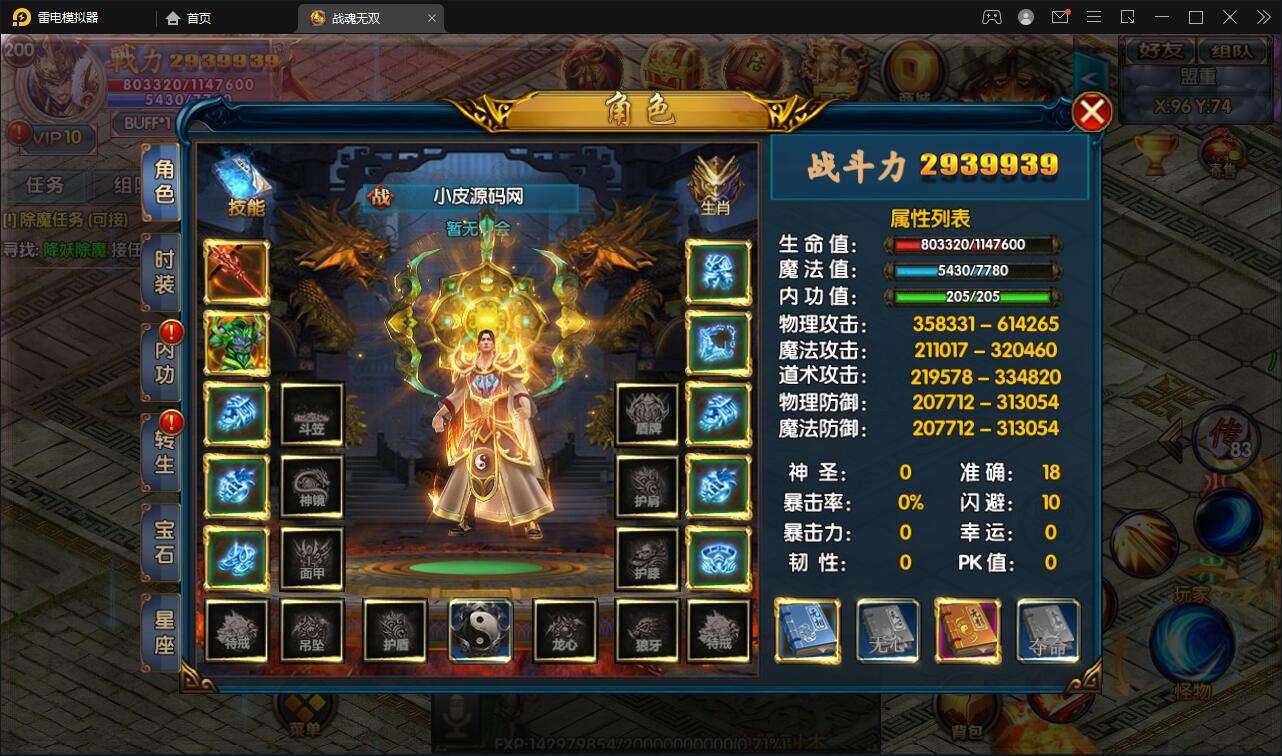Click the grey 夺命 skill book

pyautogui.click(x=1048, y=631)
